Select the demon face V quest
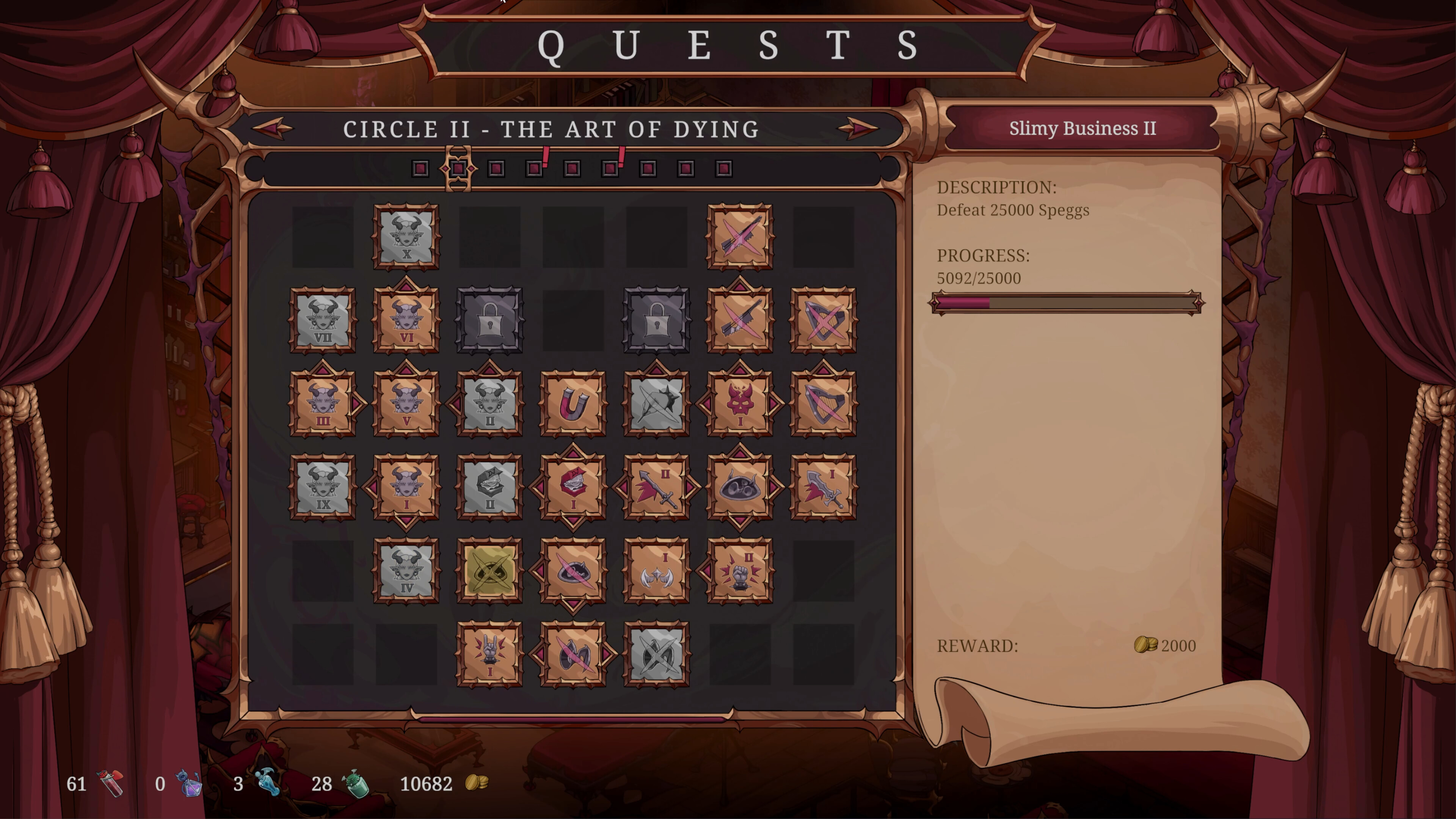Screen dimensions: 1456x819 pyautogui.click(x=406, y=403)
